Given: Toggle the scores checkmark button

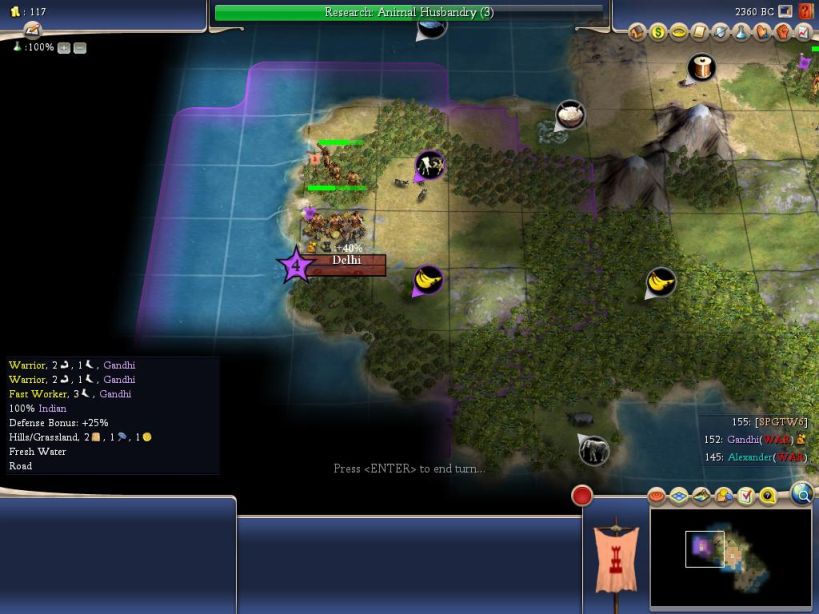Looking at the screenshot, I should (x=745, y=495).
